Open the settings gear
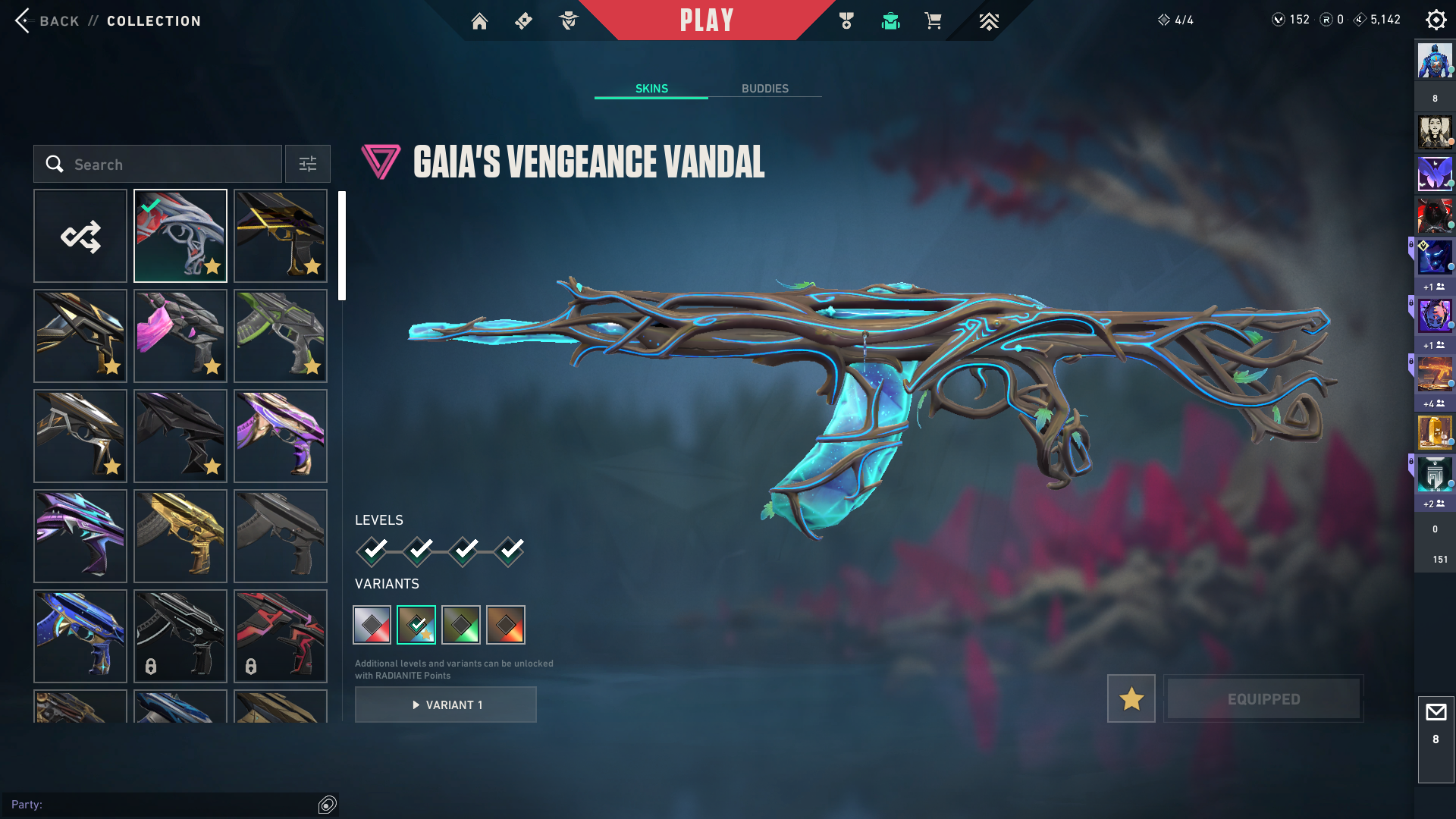 (x=1436, y=20)
